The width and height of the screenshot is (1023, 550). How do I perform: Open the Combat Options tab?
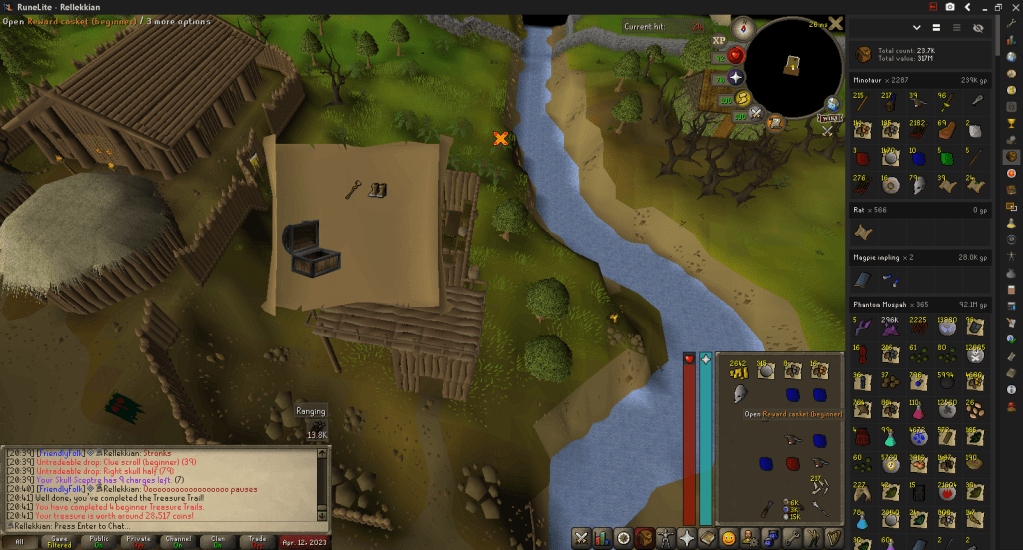point(580,537)
